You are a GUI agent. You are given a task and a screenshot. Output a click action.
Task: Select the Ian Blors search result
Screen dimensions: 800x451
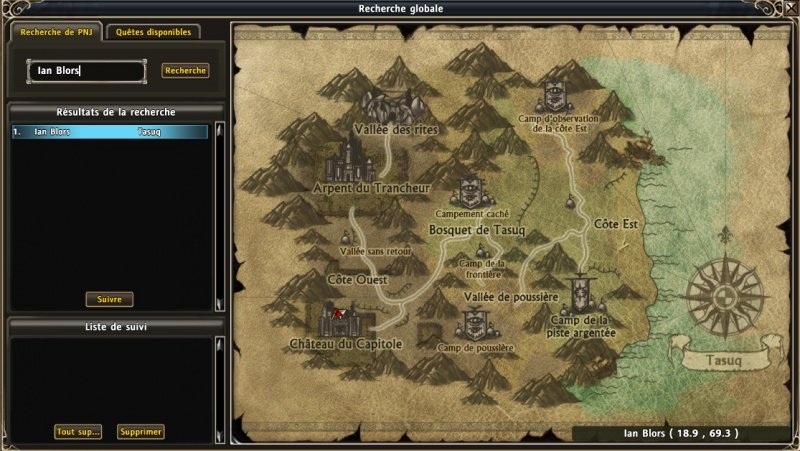tap(110, 131)
